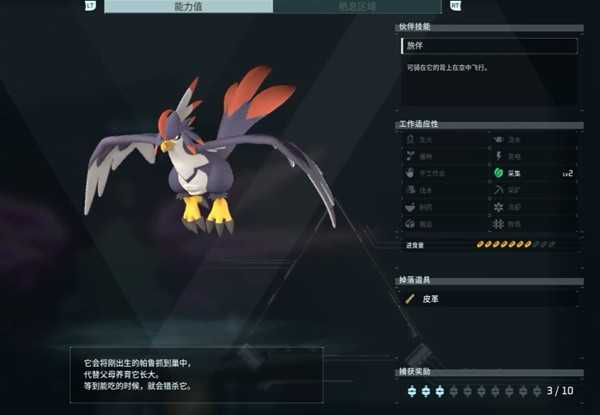
Task: Open the dimmed tab beside 能力值
Action: (x=359, y=6)
